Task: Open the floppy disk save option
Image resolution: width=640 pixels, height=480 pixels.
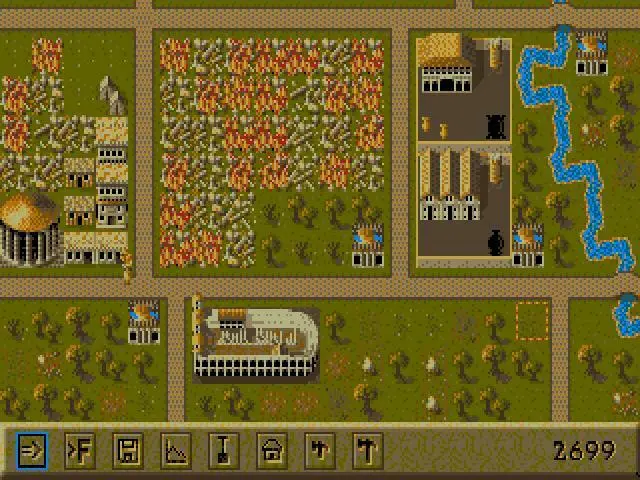Action: [127, 450]
